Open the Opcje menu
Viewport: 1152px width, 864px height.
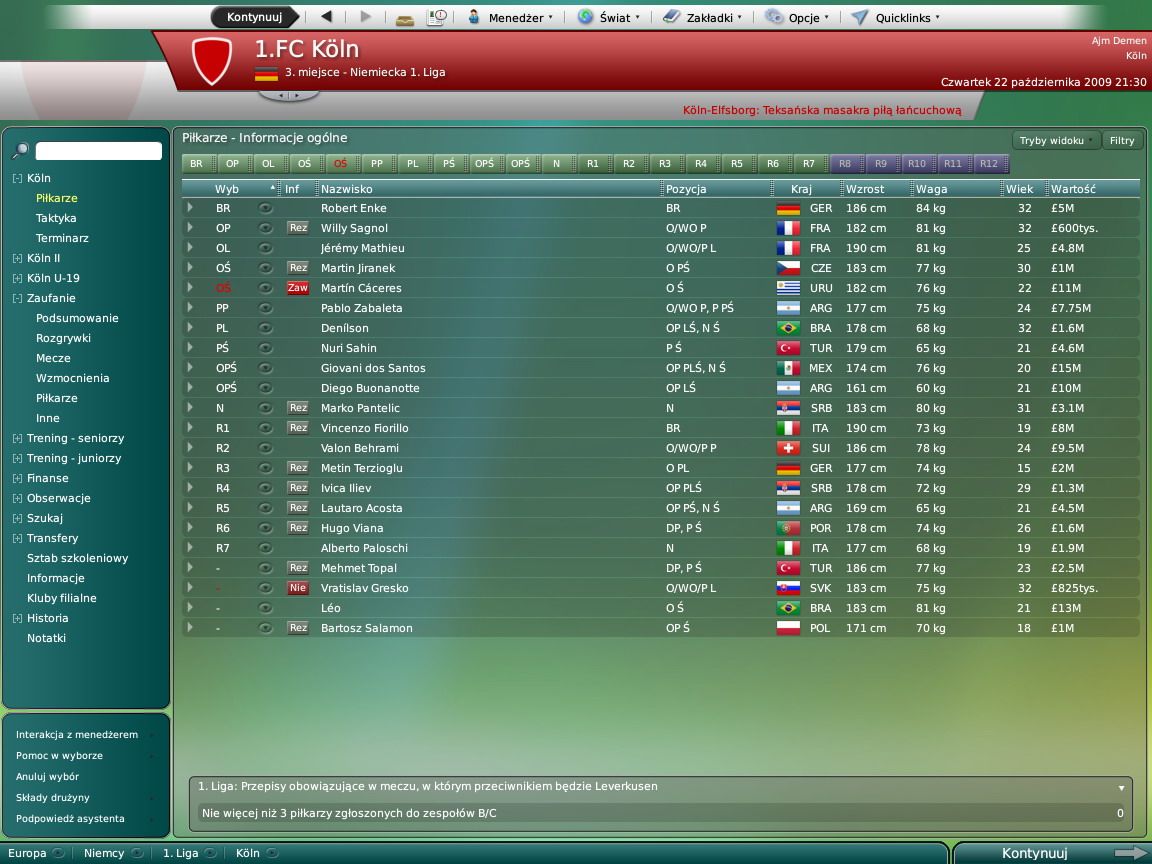[797, 17]
